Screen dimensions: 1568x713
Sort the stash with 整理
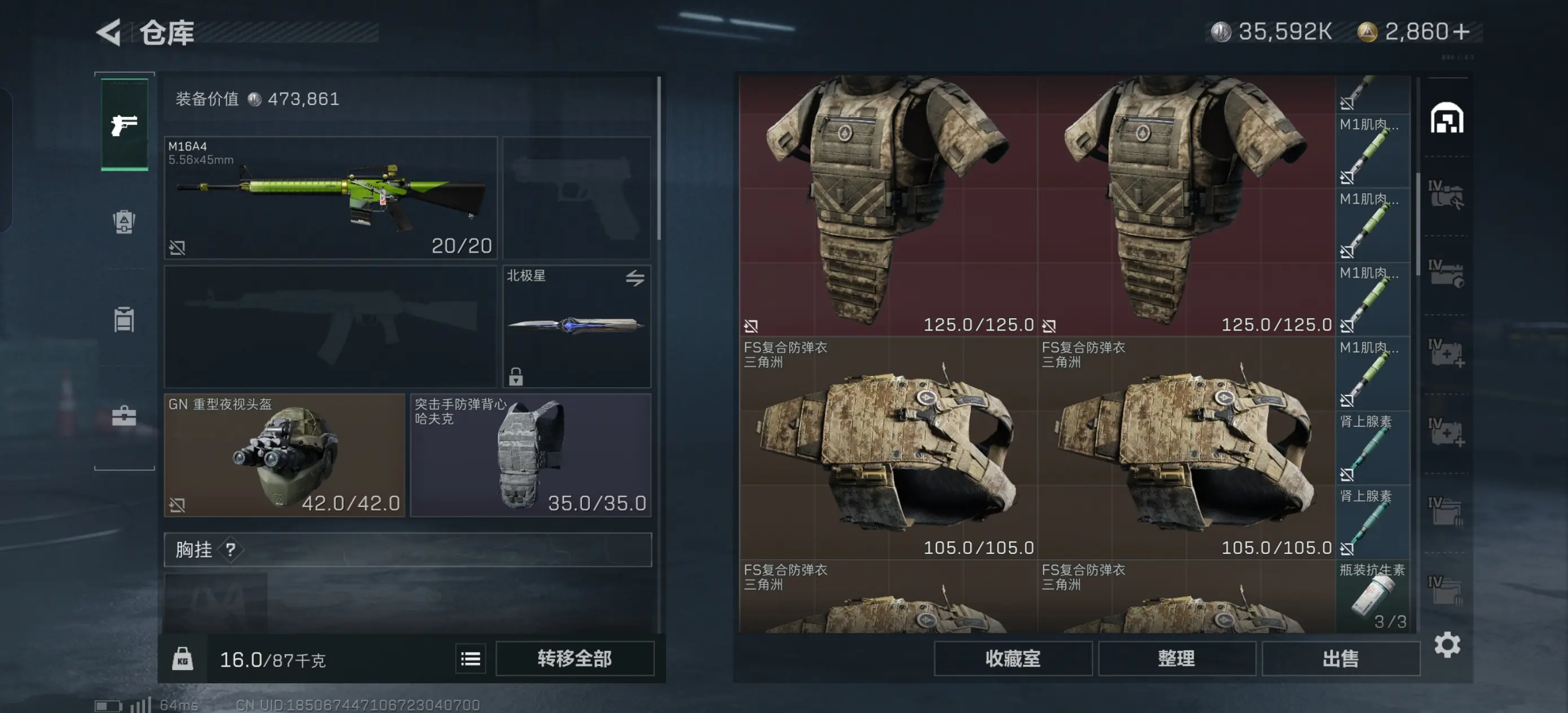tap(1176, 658)
